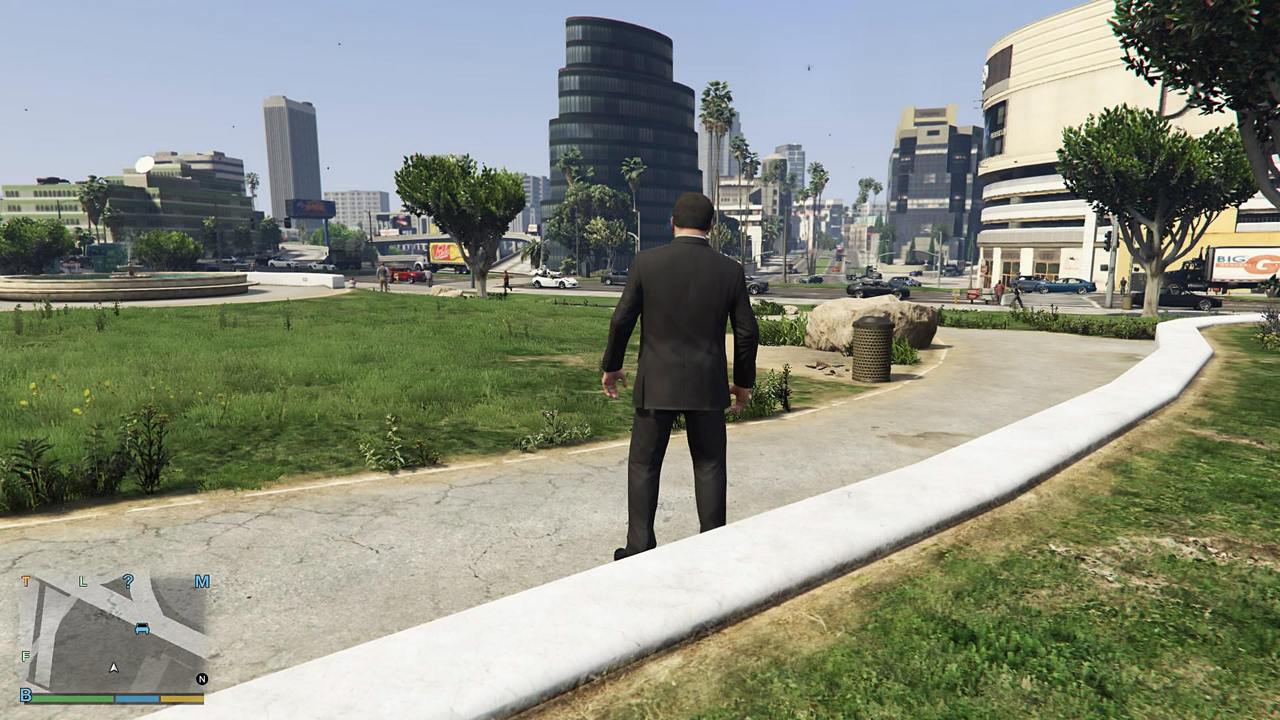This screenshot has width=1280, height=720.
Task: Click the N compass circle on minimap
Action: pos(202,679)
